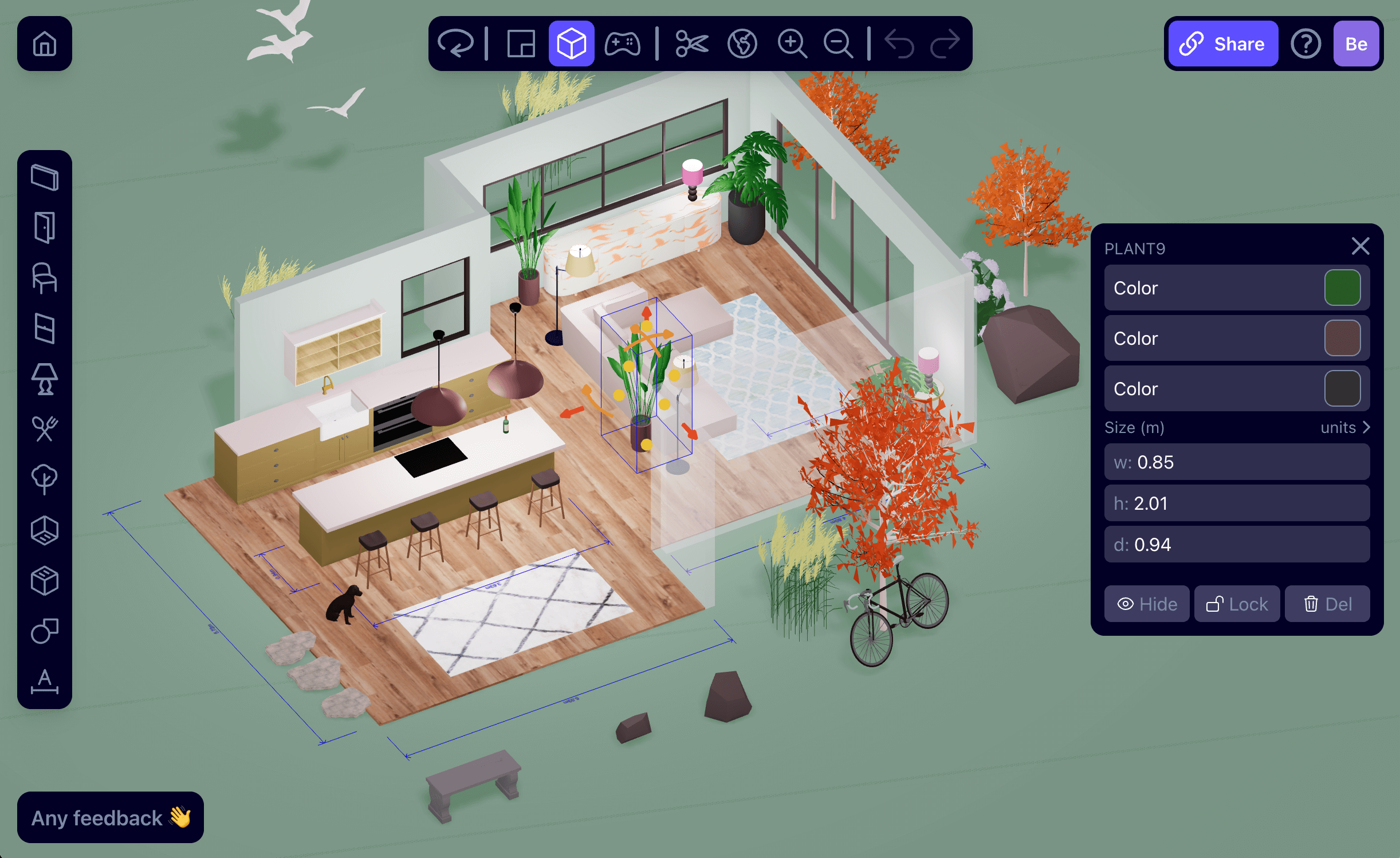Open the Be profile avatar

[1356, 44]
